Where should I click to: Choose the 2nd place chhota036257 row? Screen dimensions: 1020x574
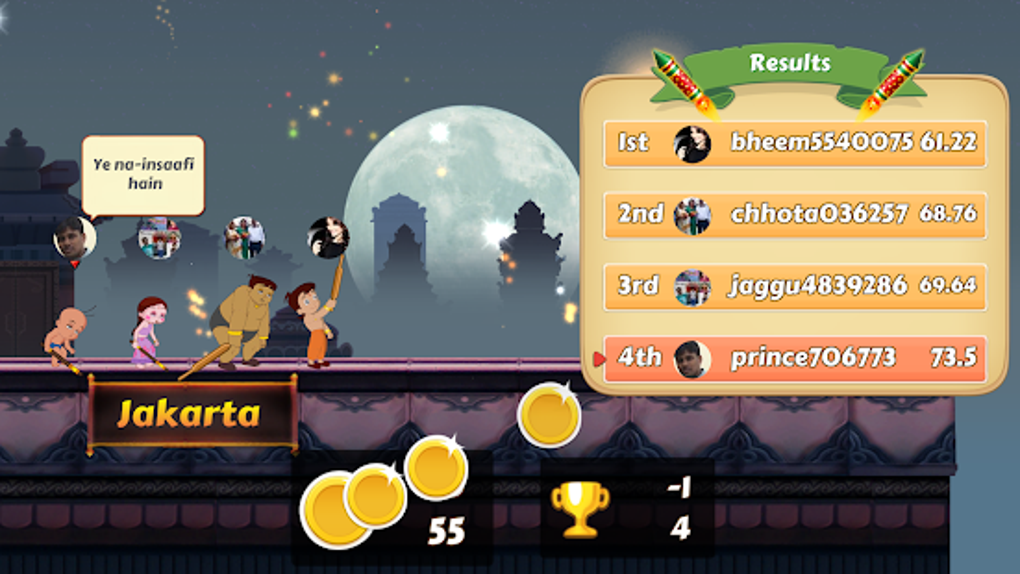[x=795, y=214]
